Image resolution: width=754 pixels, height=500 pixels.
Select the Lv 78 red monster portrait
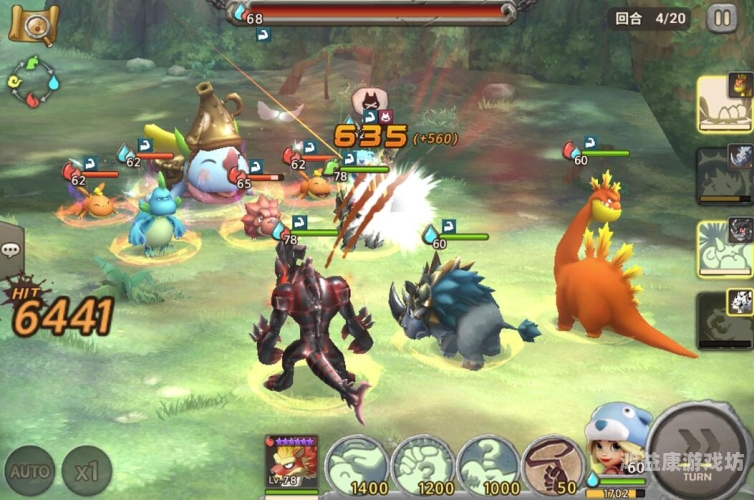(x=291, y=464)
